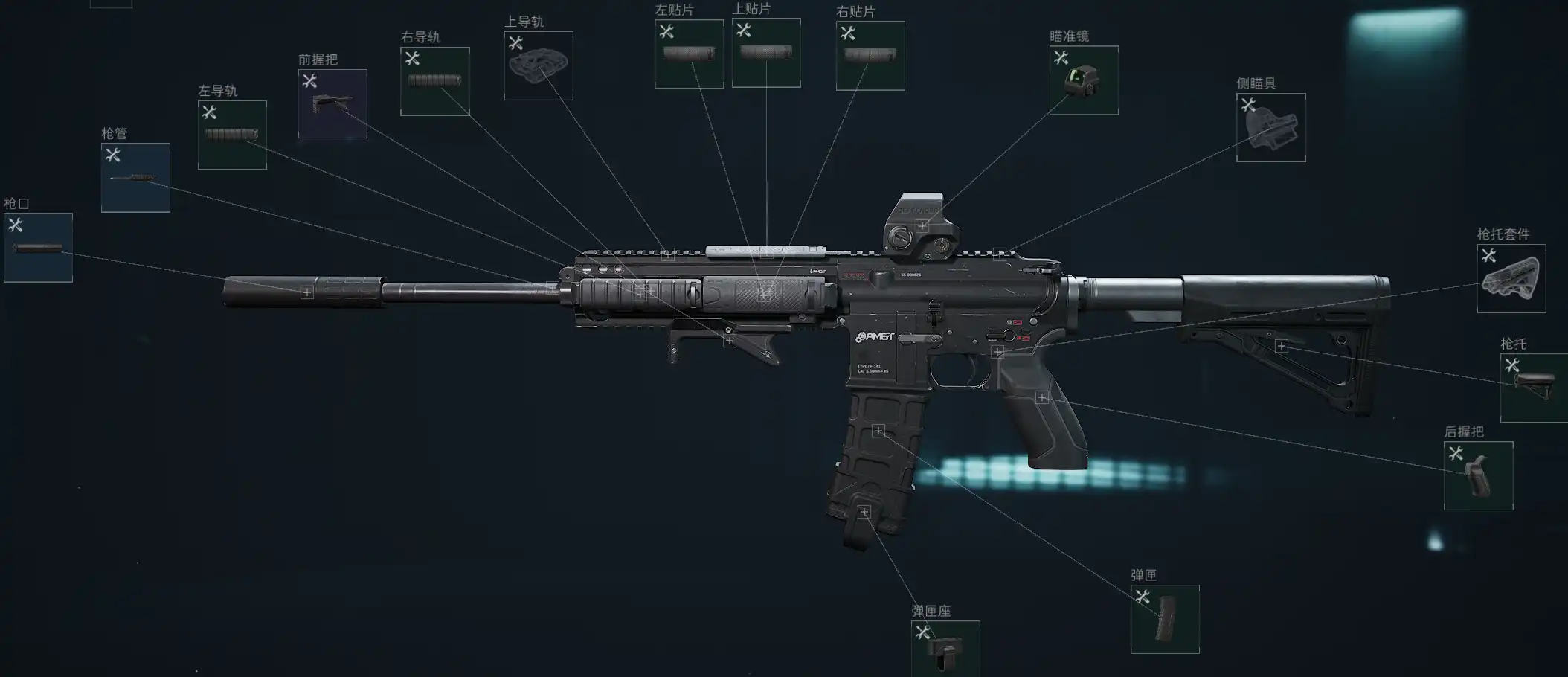This screenshot has width=1568, height=677.
Task: Select the 弹匣座 magazine well slot
Action: [x=945, y=649]
